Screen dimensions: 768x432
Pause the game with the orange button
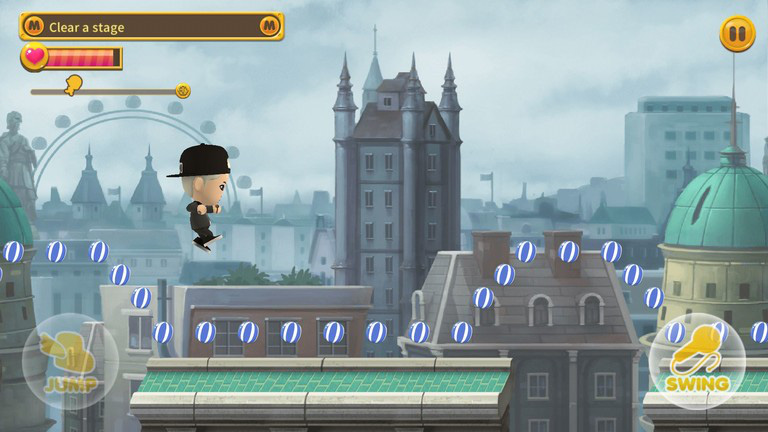(x=737, y=34)
